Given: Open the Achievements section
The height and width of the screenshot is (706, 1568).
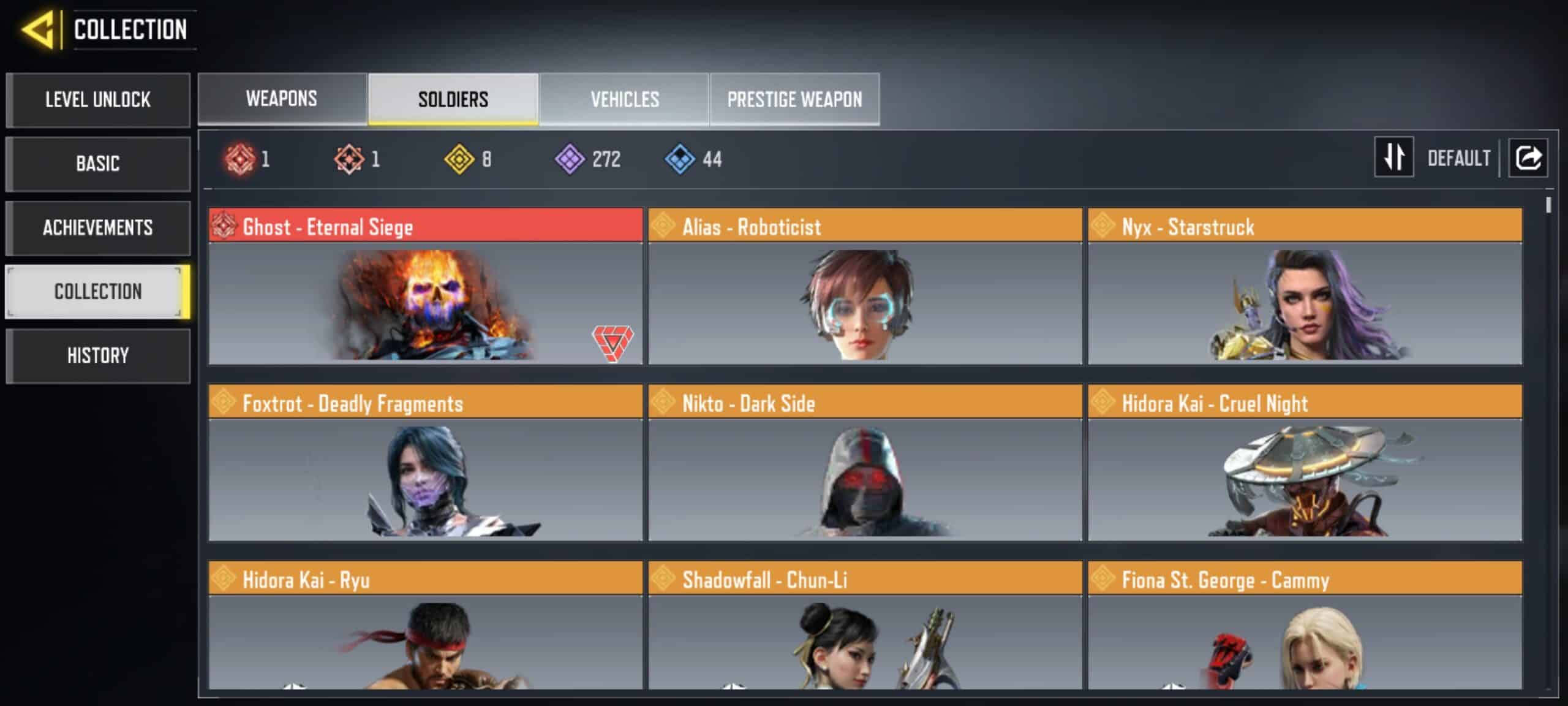Looking at the screenshot, I should pyautogui.click(x=98, y=228).
